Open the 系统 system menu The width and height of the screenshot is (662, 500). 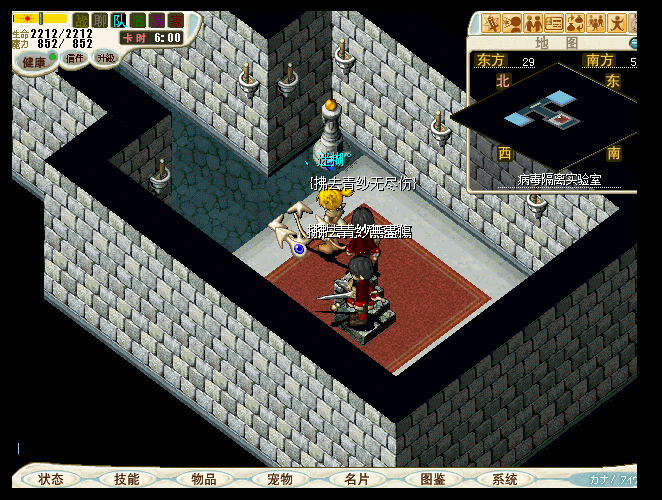(x=505, y=480)
